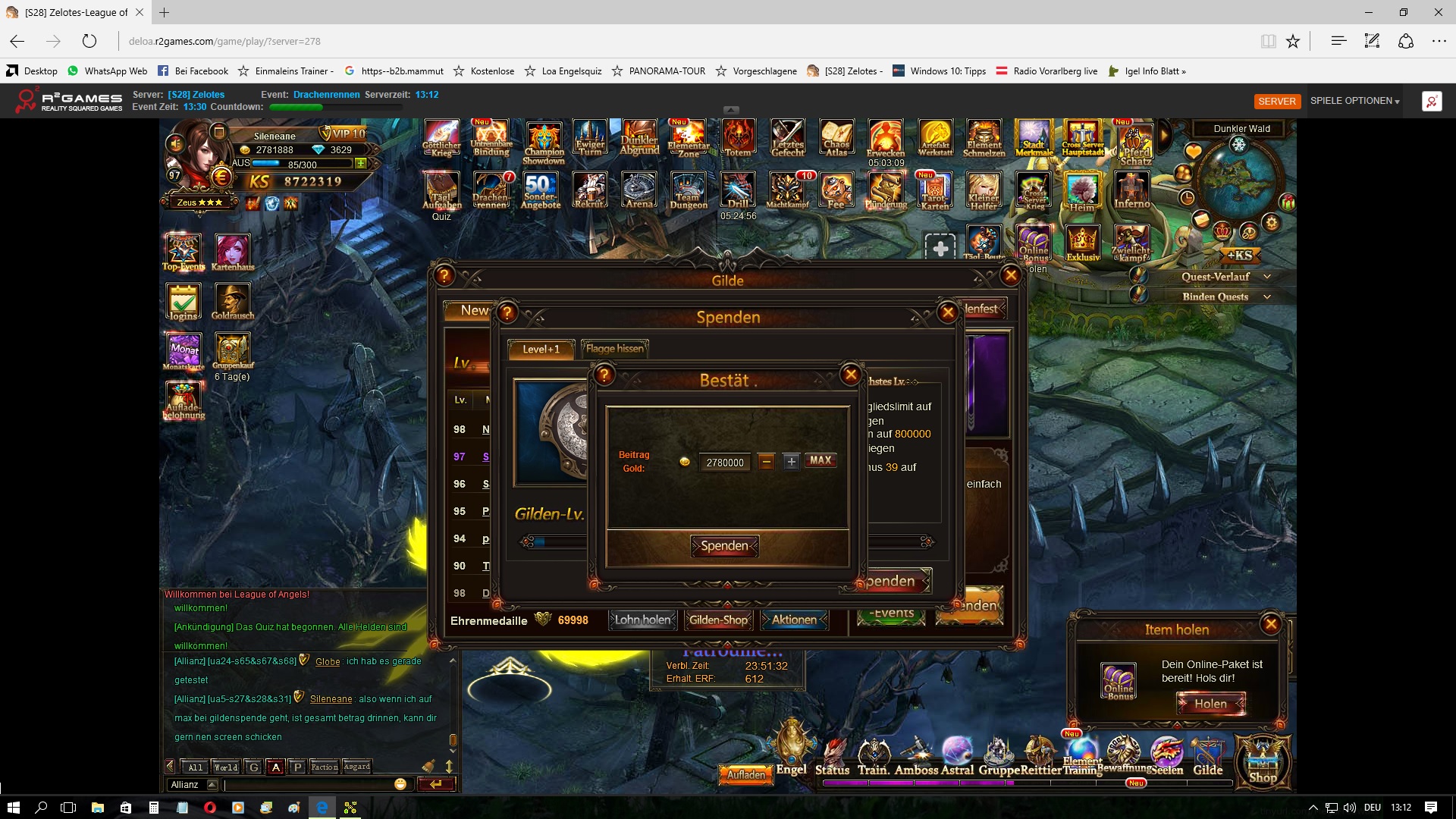Set gold contribution to MAX
Screen dimensions: 1456x819
[x=821, y=460]
